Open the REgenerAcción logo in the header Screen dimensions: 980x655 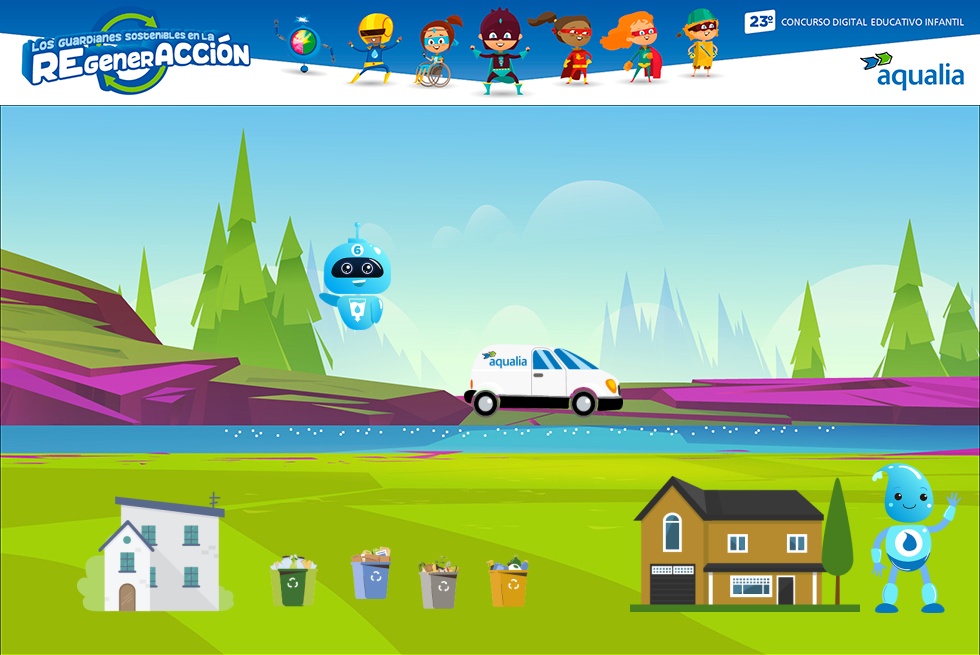pyautogui.click(x=137, y=55)
